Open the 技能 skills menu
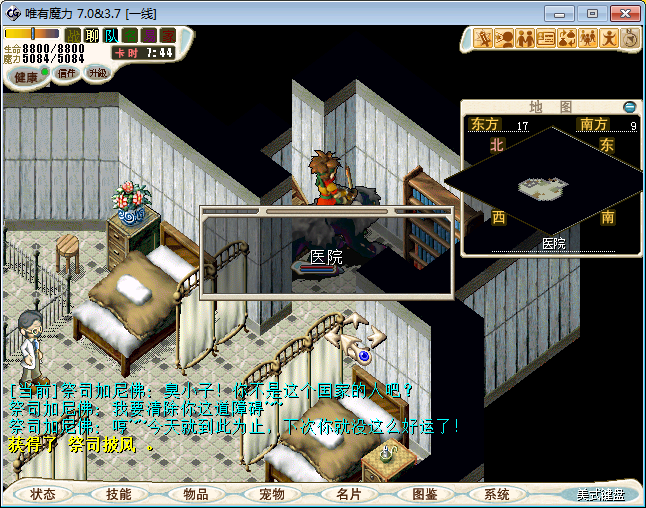 click(x=119, y=494)
